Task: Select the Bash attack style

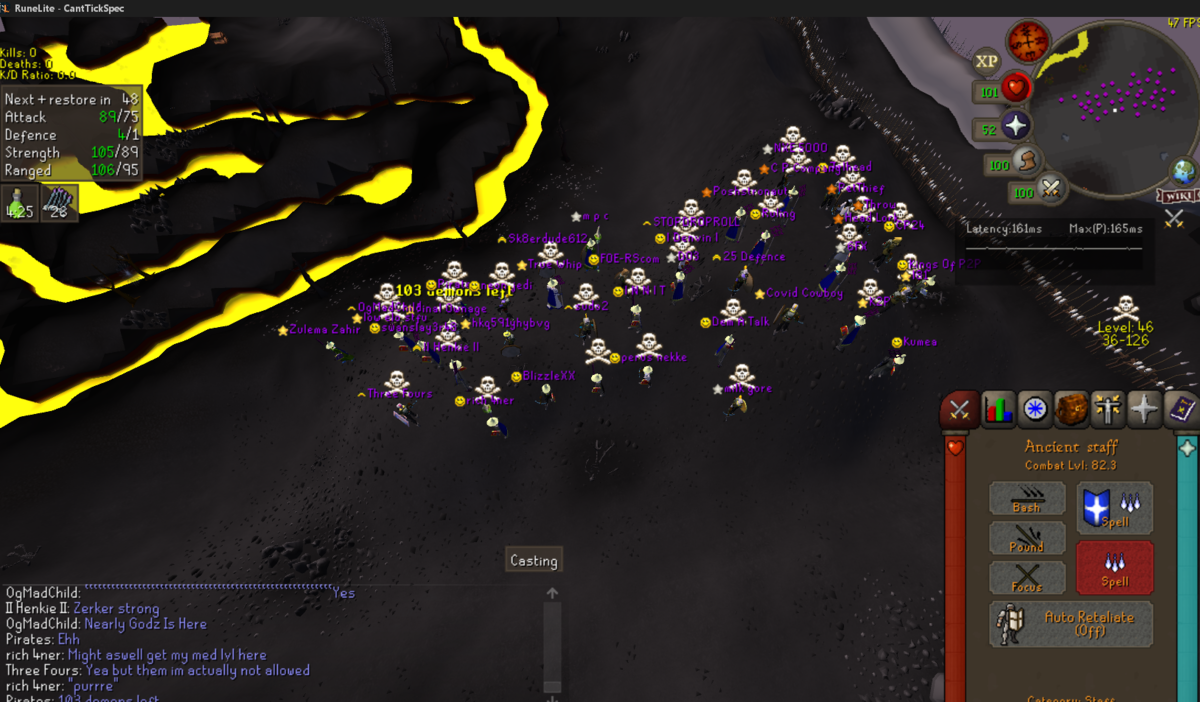Action: 1026,498
